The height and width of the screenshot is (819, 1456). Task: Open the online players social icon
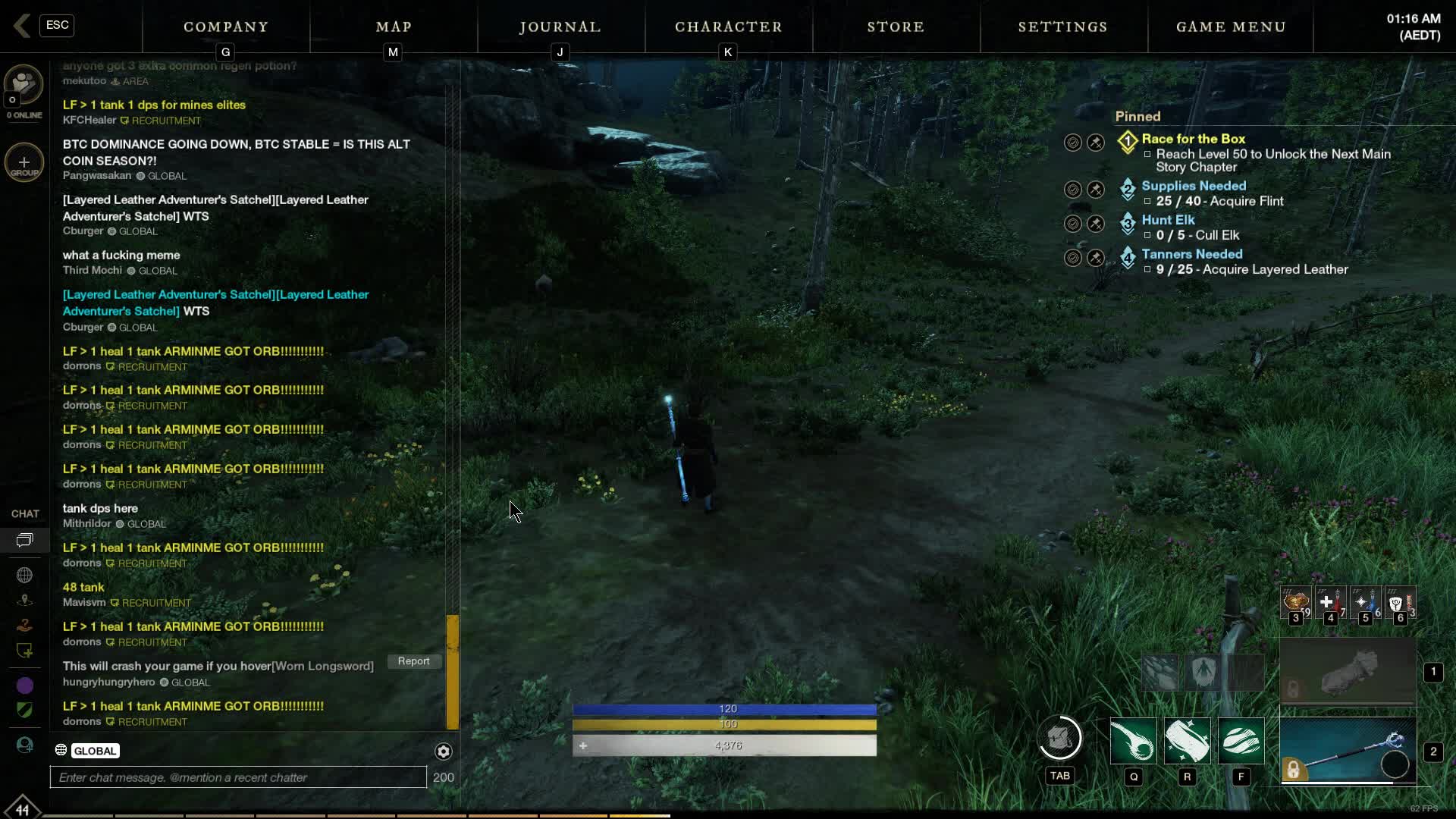[x=24, y=85]
